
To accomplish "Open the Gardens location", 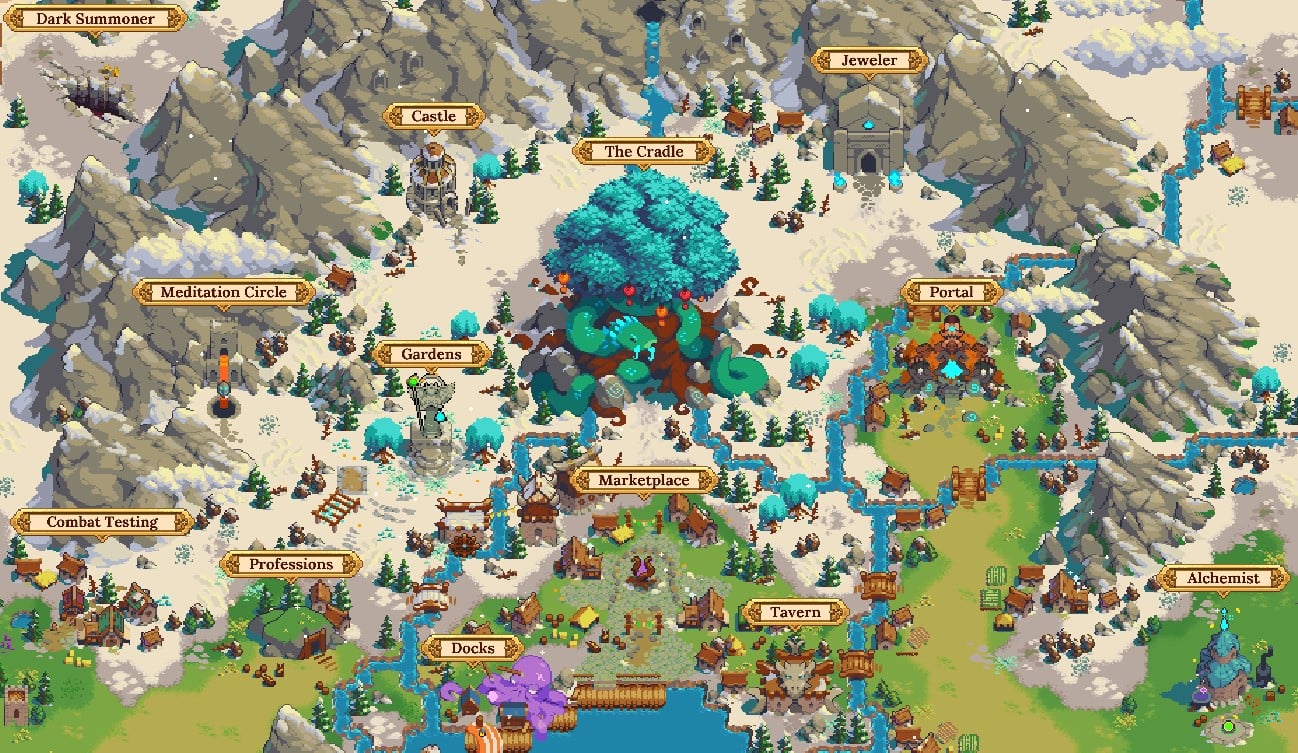I will pos(431,354).
